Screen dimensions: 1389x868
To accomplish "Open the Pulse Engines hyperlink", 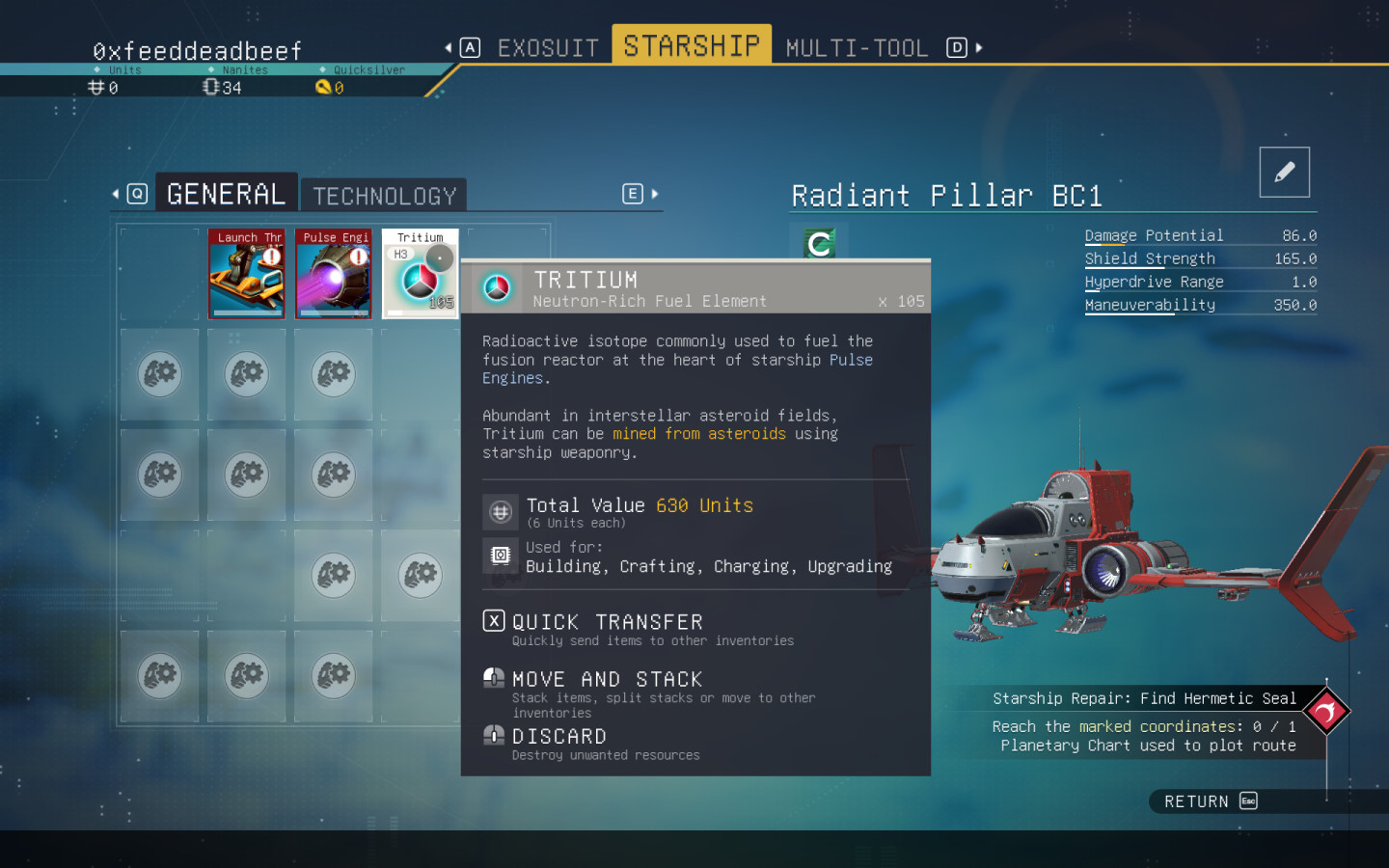I will [x=851, y=359].
